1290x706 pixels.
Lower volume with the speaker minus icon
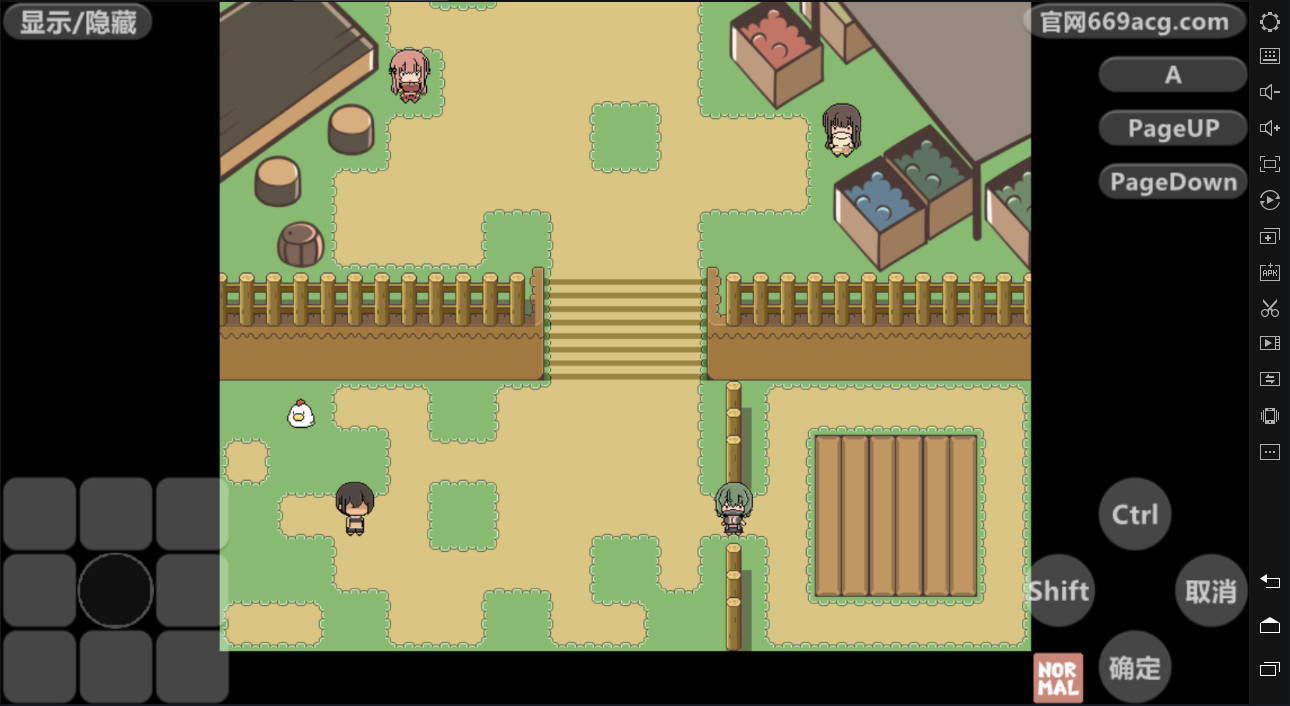click(1270, 92)
